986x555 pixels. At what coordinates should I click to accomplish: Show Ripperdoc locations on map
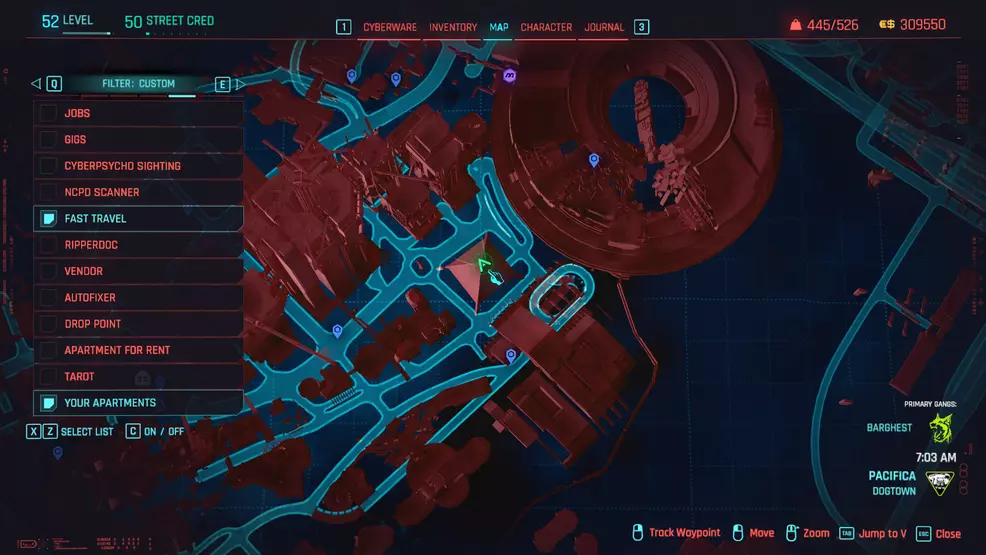pos(48,245)
